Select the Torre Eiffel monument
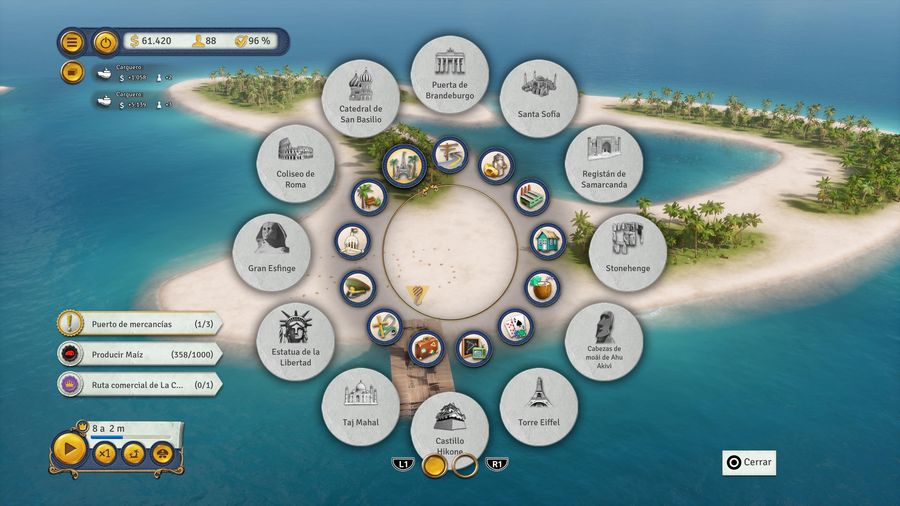The image size is (900, 506). pos(539,406)
